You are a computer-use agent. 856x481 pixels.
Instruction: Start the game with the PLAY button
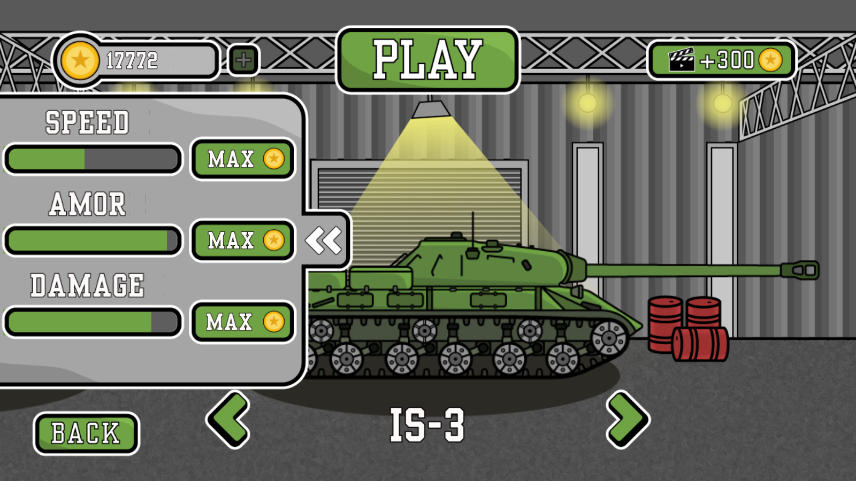(x=428, y=60)
